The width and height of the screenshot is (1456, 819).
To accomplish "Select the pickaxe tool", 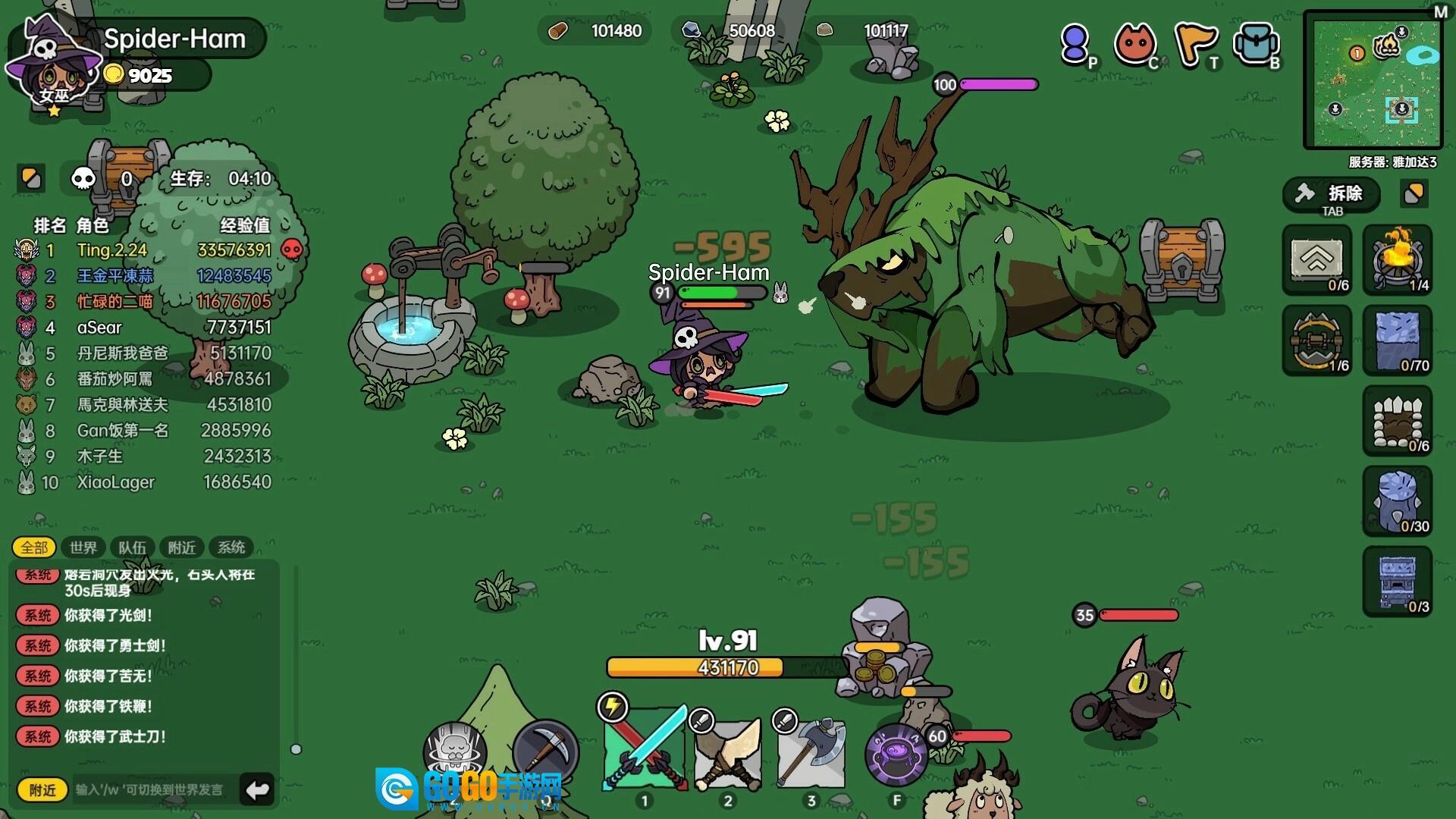I will pos(545,752).
